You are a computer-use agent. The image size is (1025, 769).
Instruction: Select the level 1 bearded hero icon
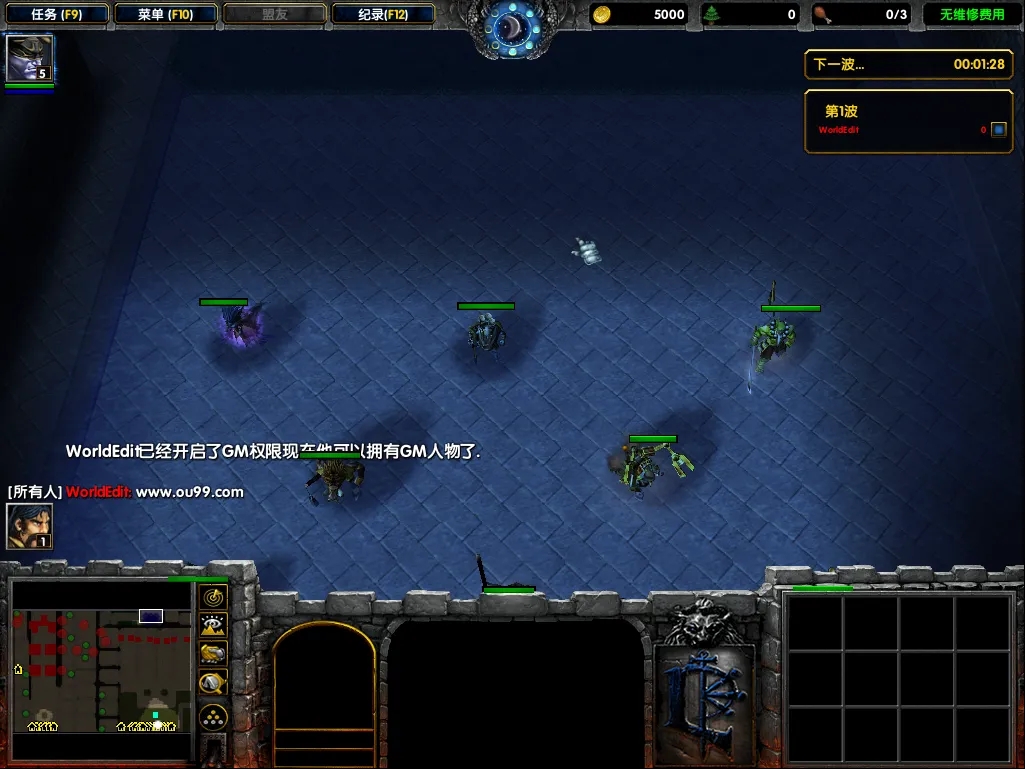29,526
